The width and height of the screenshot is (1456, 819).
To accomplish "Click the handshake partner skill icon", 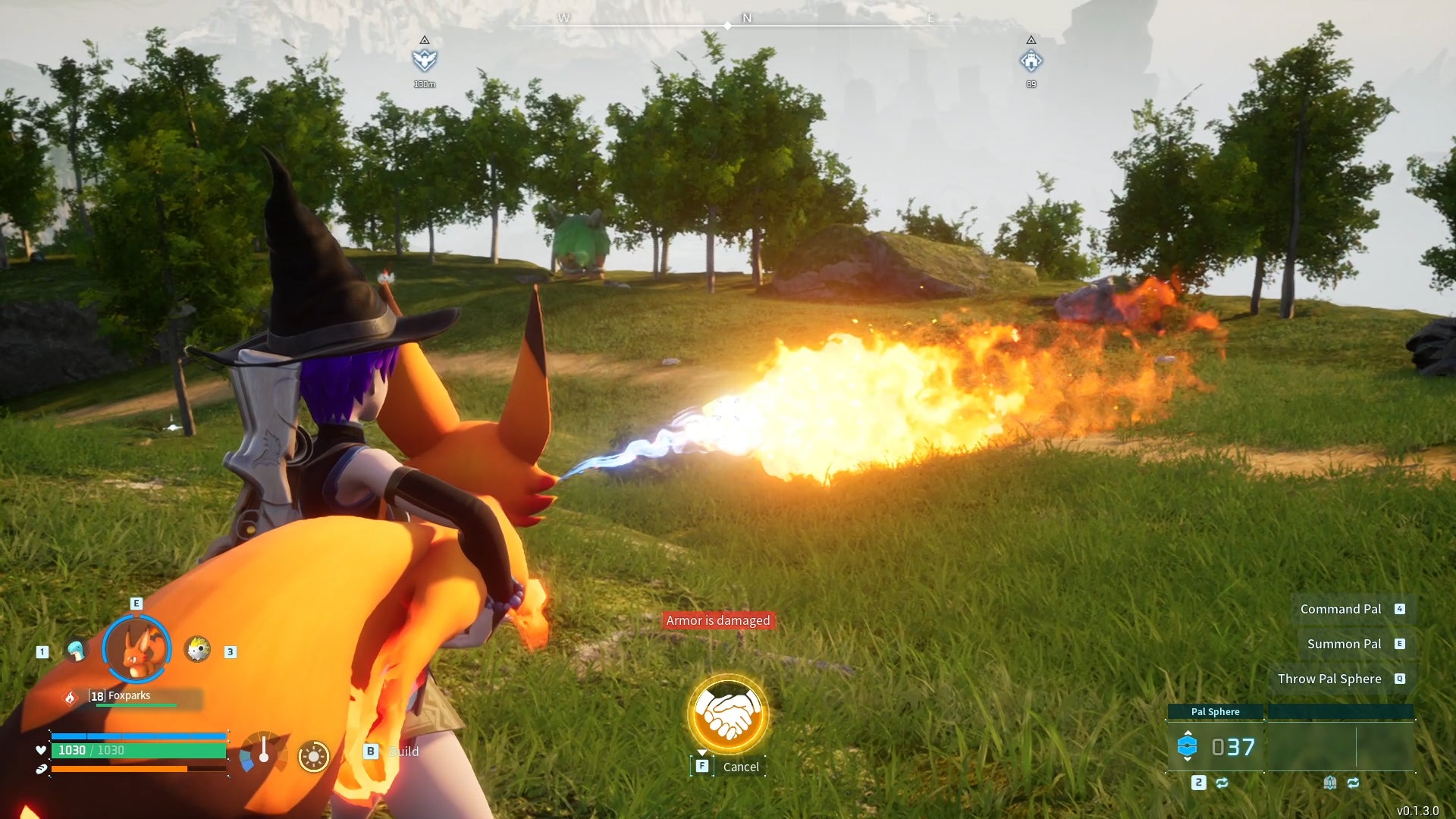I will click(728, 714).
